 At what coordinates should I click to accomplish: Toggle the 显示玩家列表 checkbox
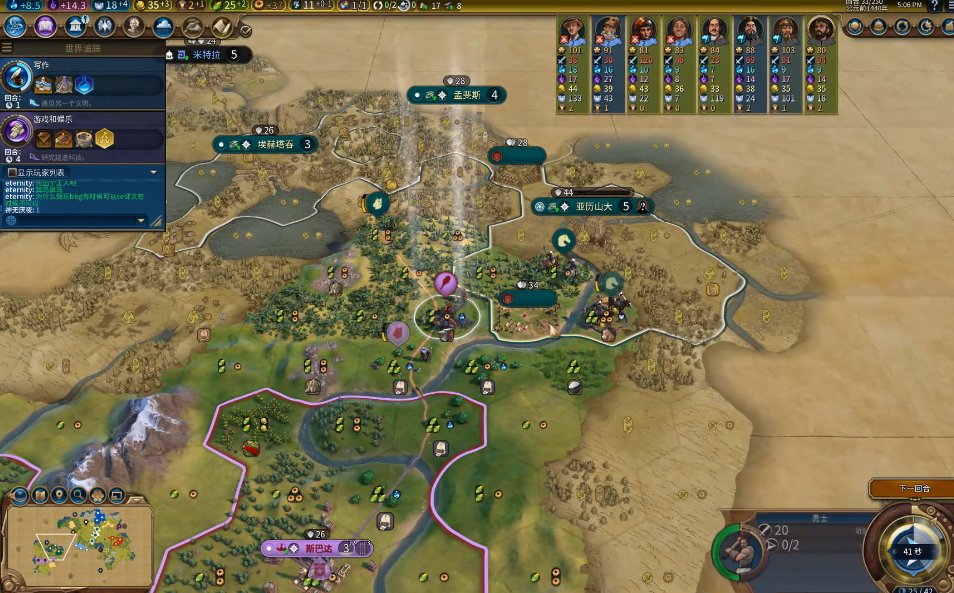click(x=11, y=172)
